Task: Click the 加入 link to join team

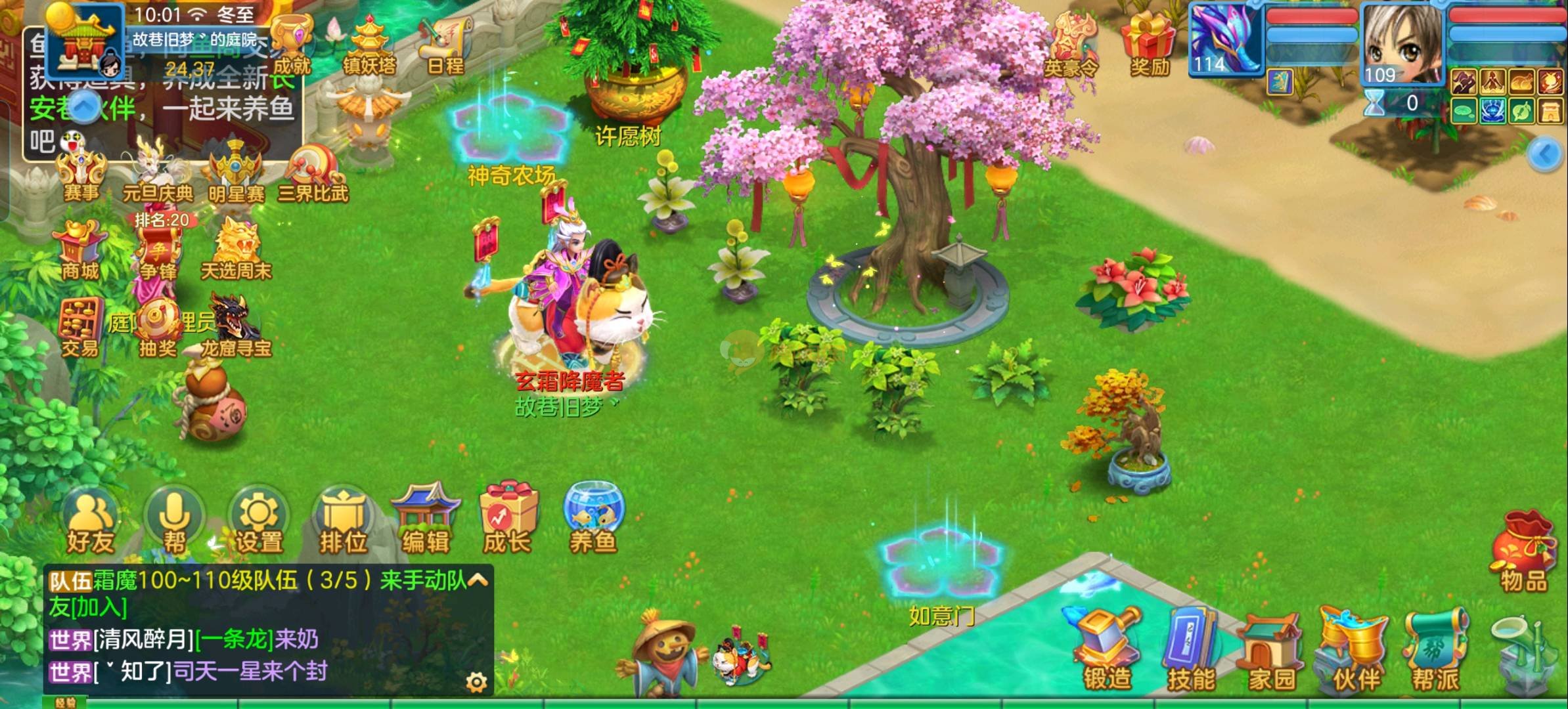Action: pos(98,607)
